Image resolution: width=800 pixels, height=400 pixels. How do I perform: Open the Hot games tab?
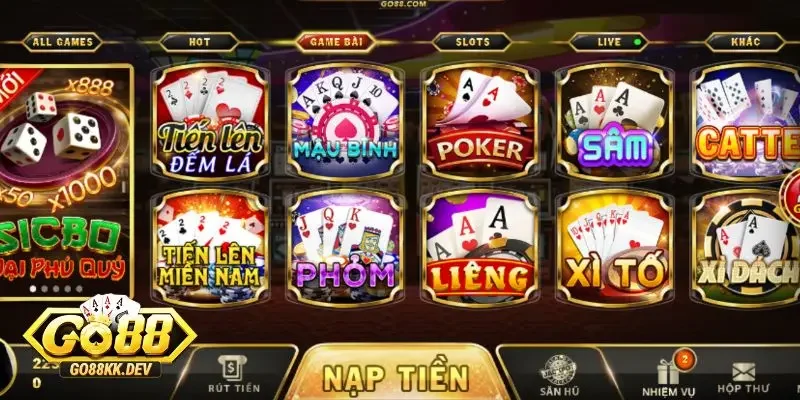[199, 42]
